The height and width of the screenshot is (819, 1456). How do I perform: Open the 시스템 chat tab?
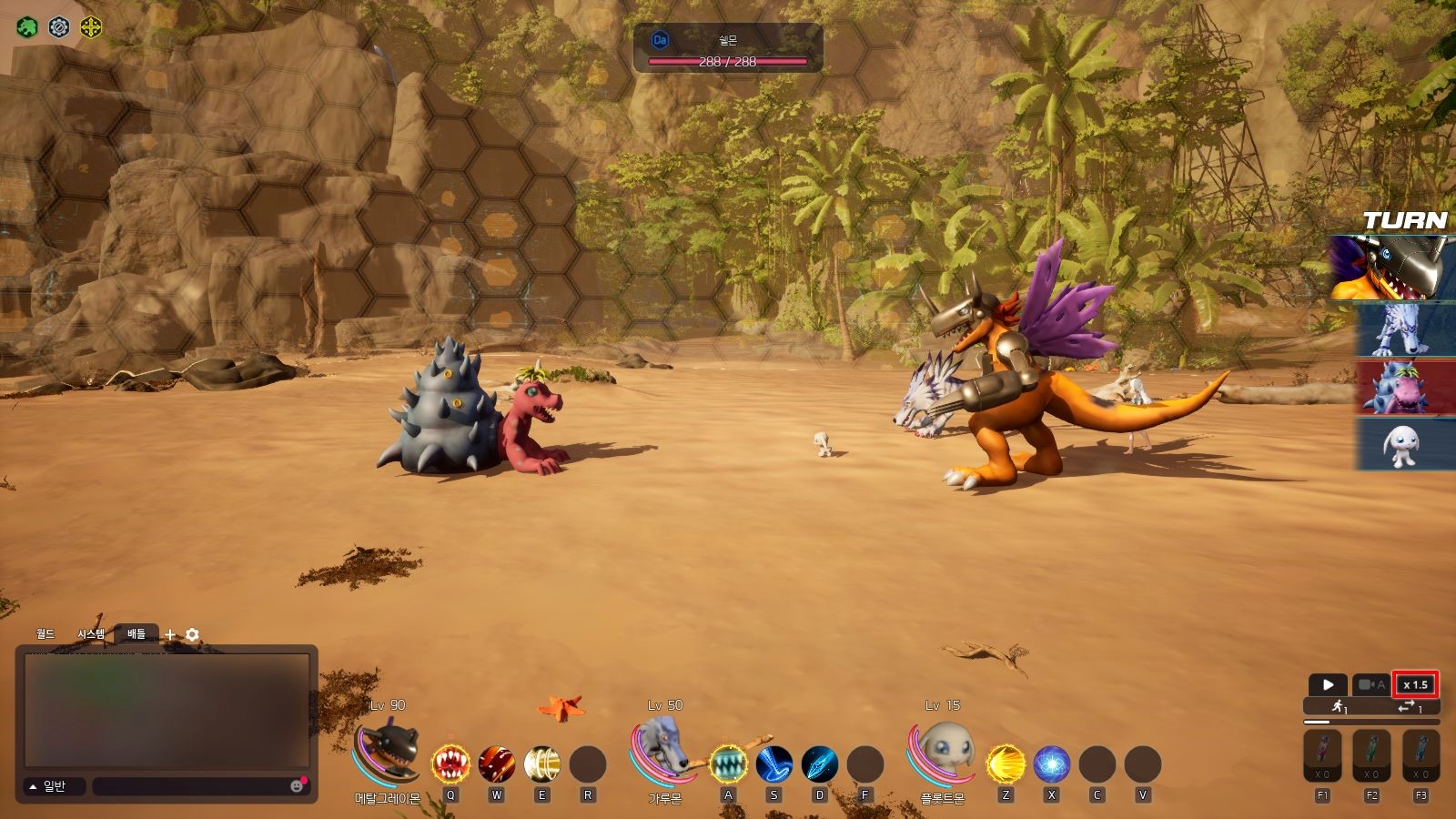91,634
